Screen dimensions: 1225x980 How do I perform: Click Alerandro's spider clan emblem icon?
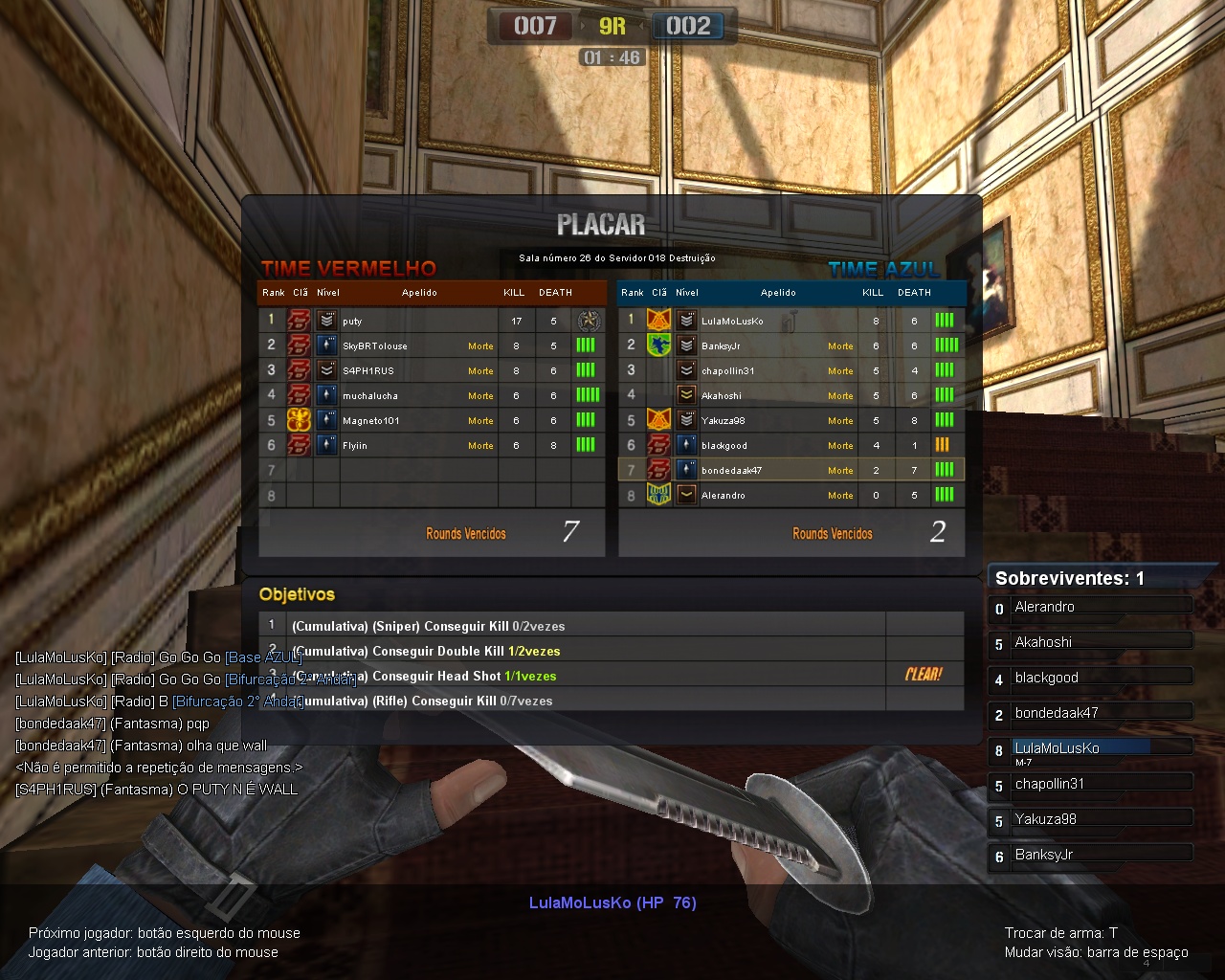click(658, 495)
